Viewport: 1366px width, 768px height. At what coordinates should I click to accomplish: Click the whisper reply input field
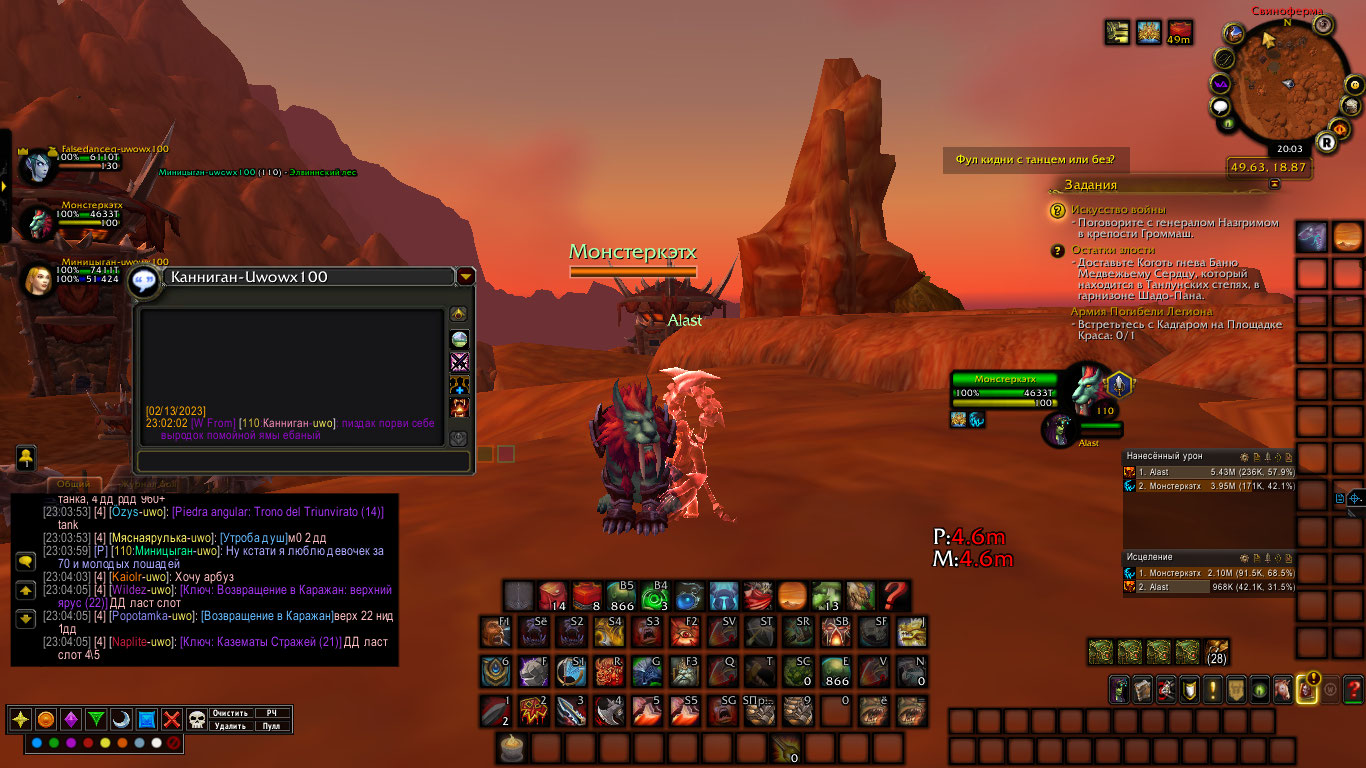coord(302,461)
